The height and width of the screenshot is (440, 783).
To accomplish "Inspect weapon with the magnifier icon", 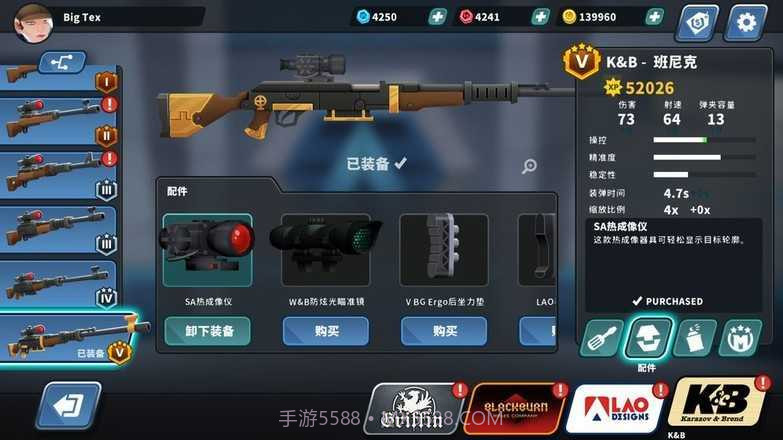I will (529, 167).
